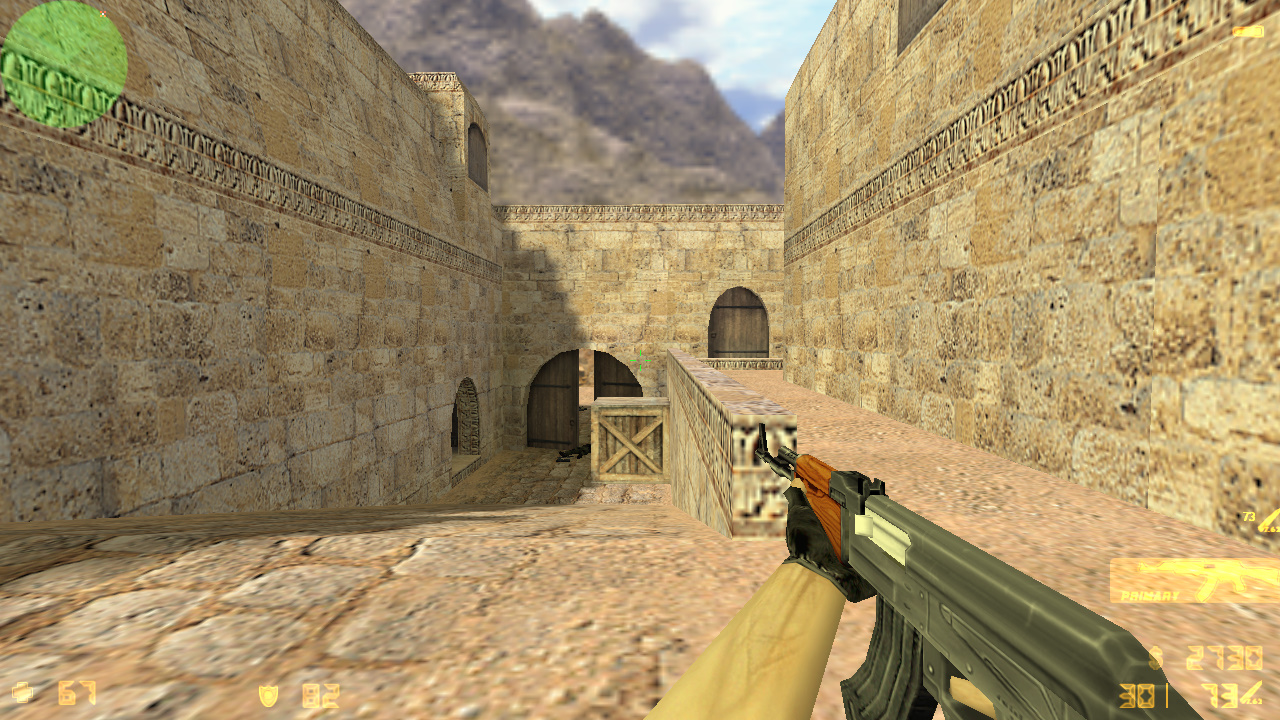This screenshot has height=720, width=1280.
Task: Select the PRIMARY label on the weapon panel
Action: [1148, 597]
